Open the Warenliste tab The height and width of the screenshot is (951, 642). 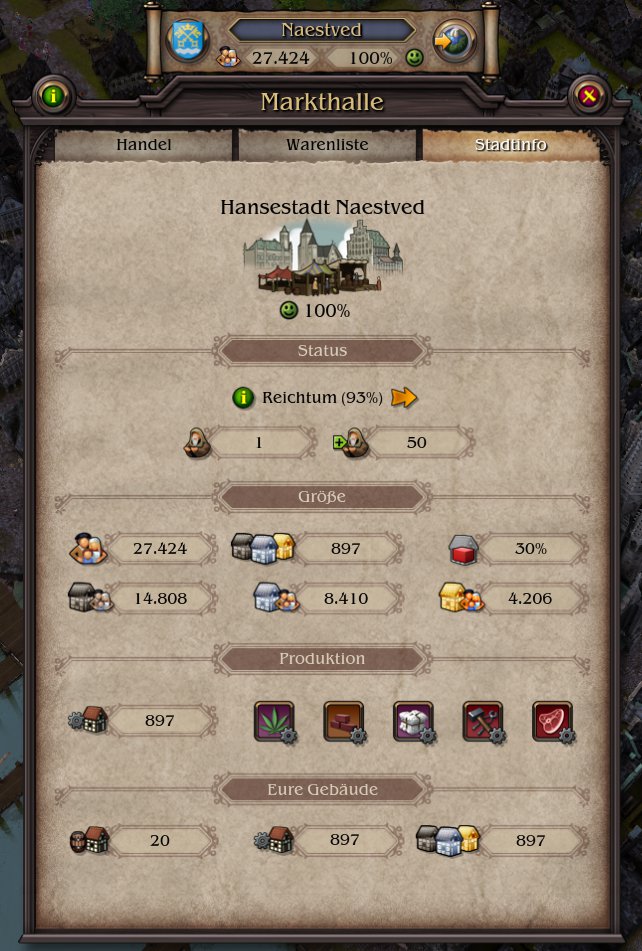[327, 145]
